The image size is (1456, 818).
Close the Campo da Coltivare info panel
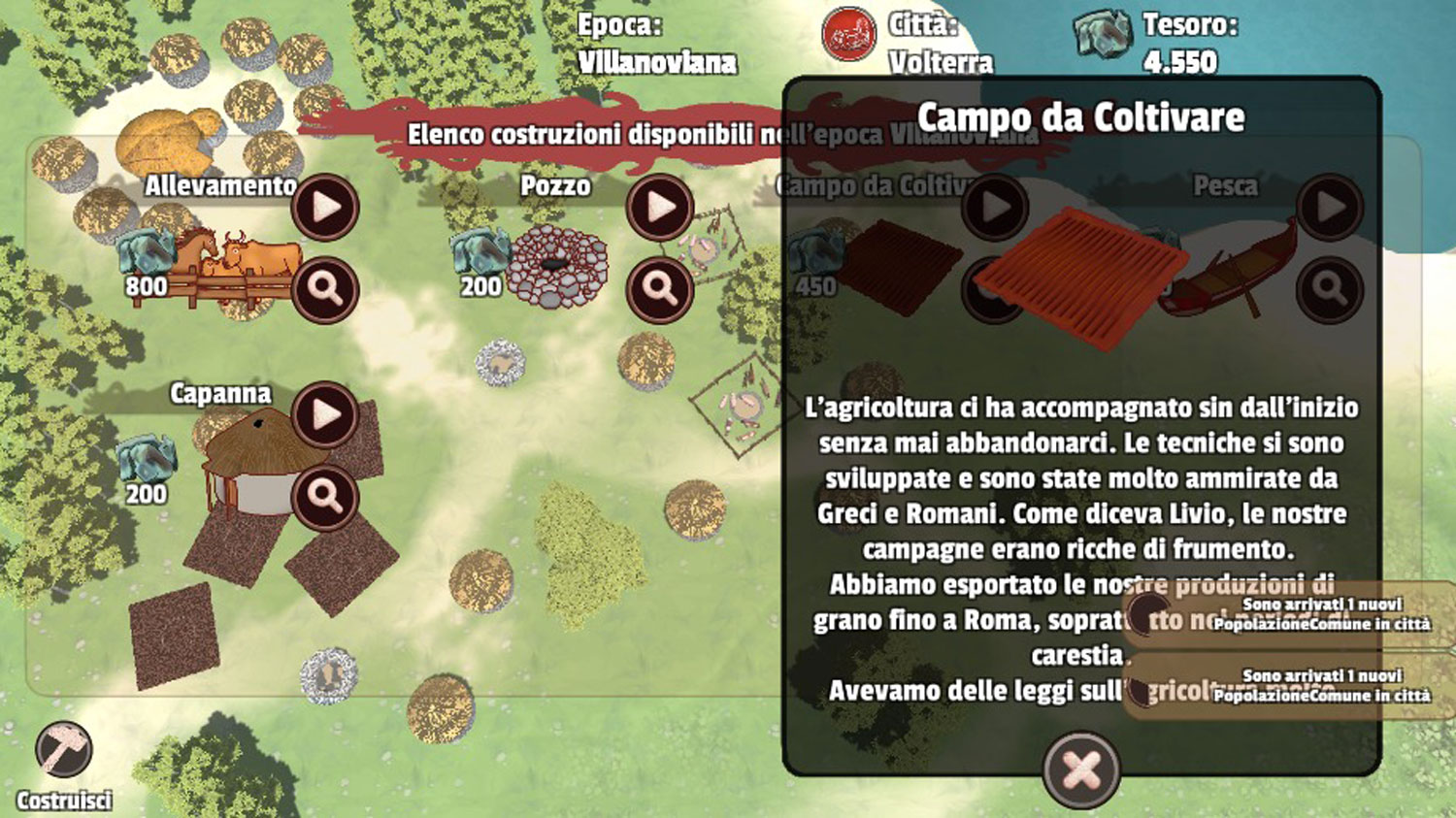1081,770
